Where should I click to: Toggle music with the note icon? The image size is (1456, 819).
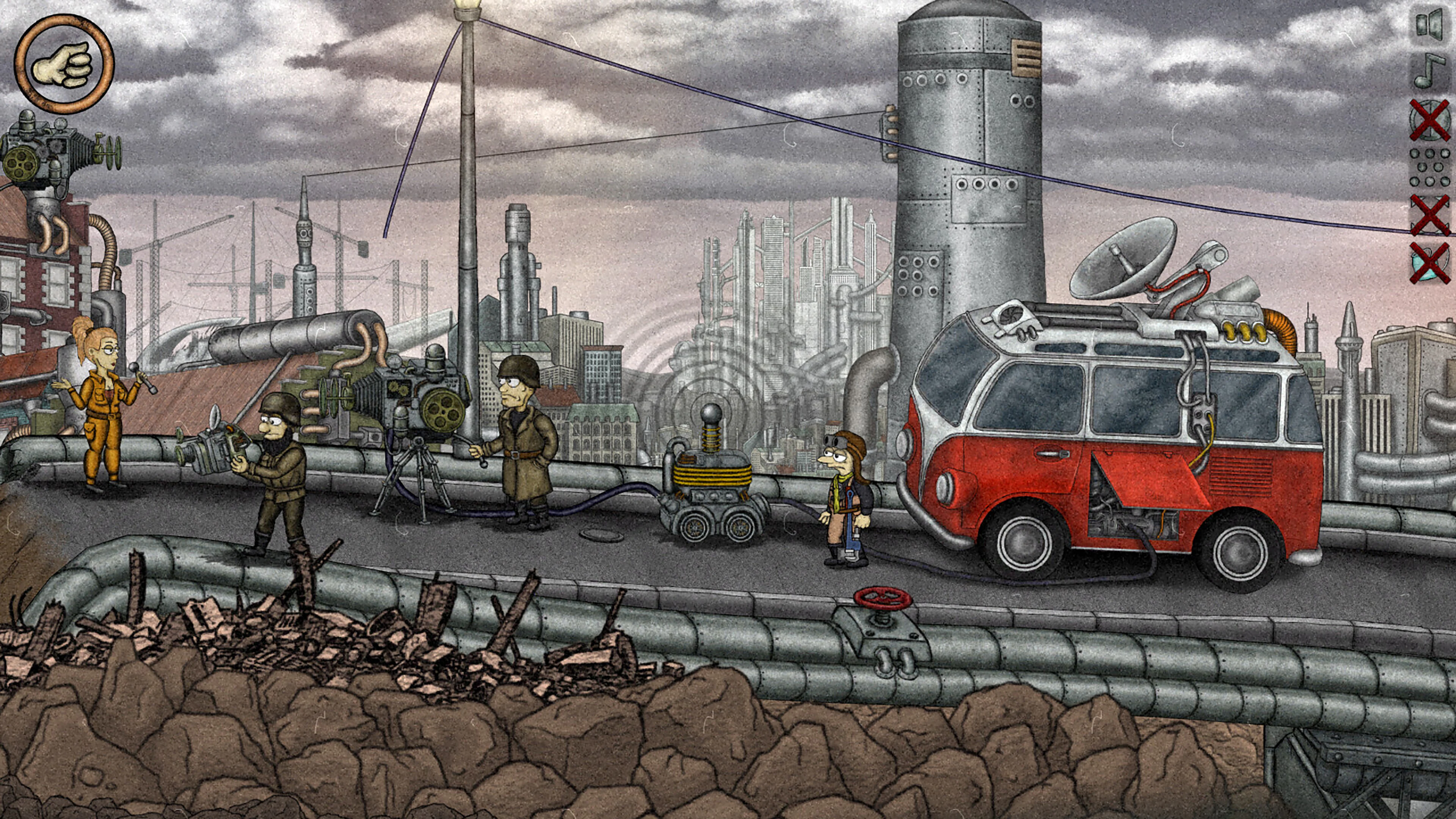click(1430, 71)
